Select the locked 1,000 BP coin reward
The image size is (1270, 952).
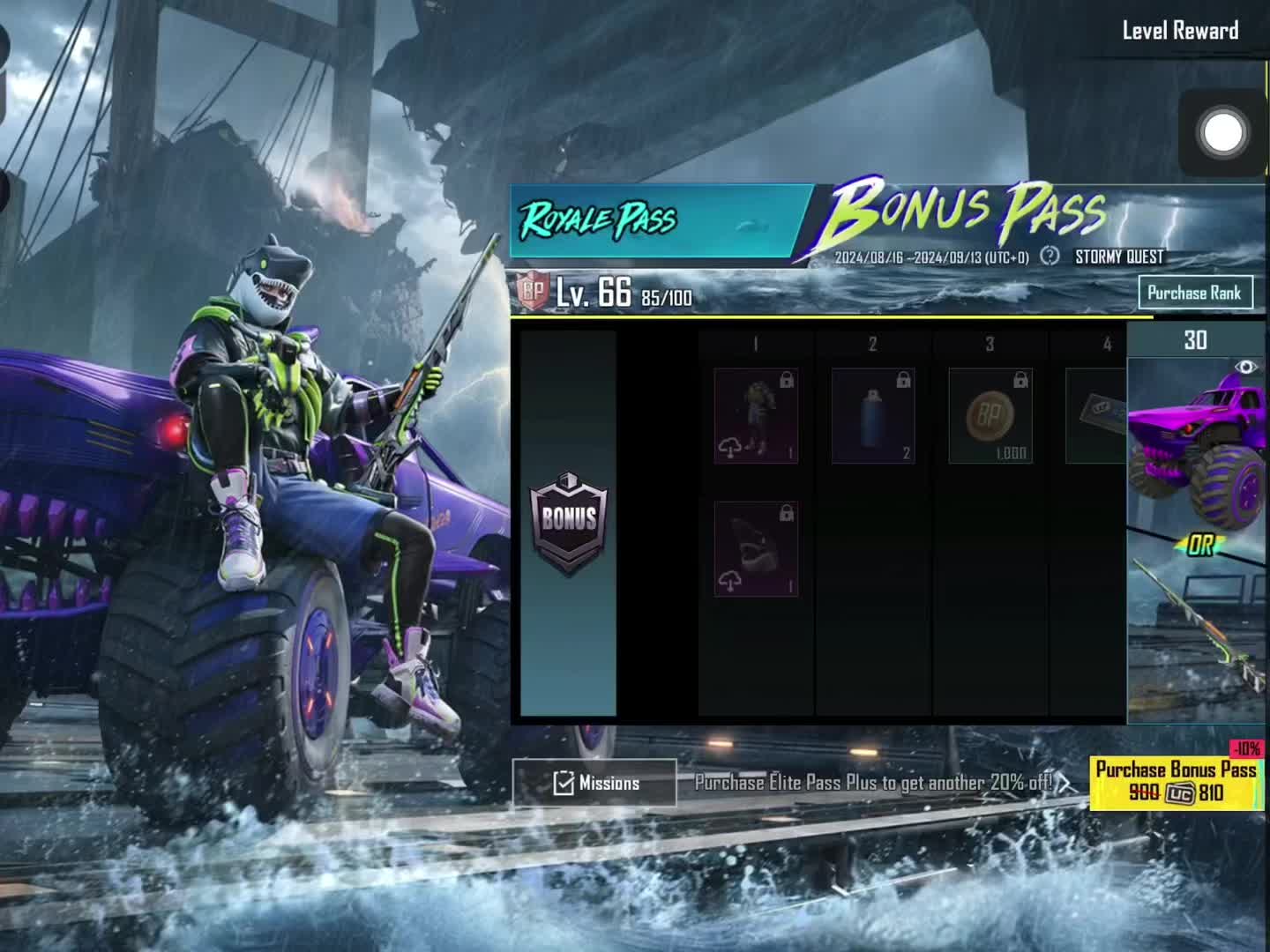[x=990, y=416]
